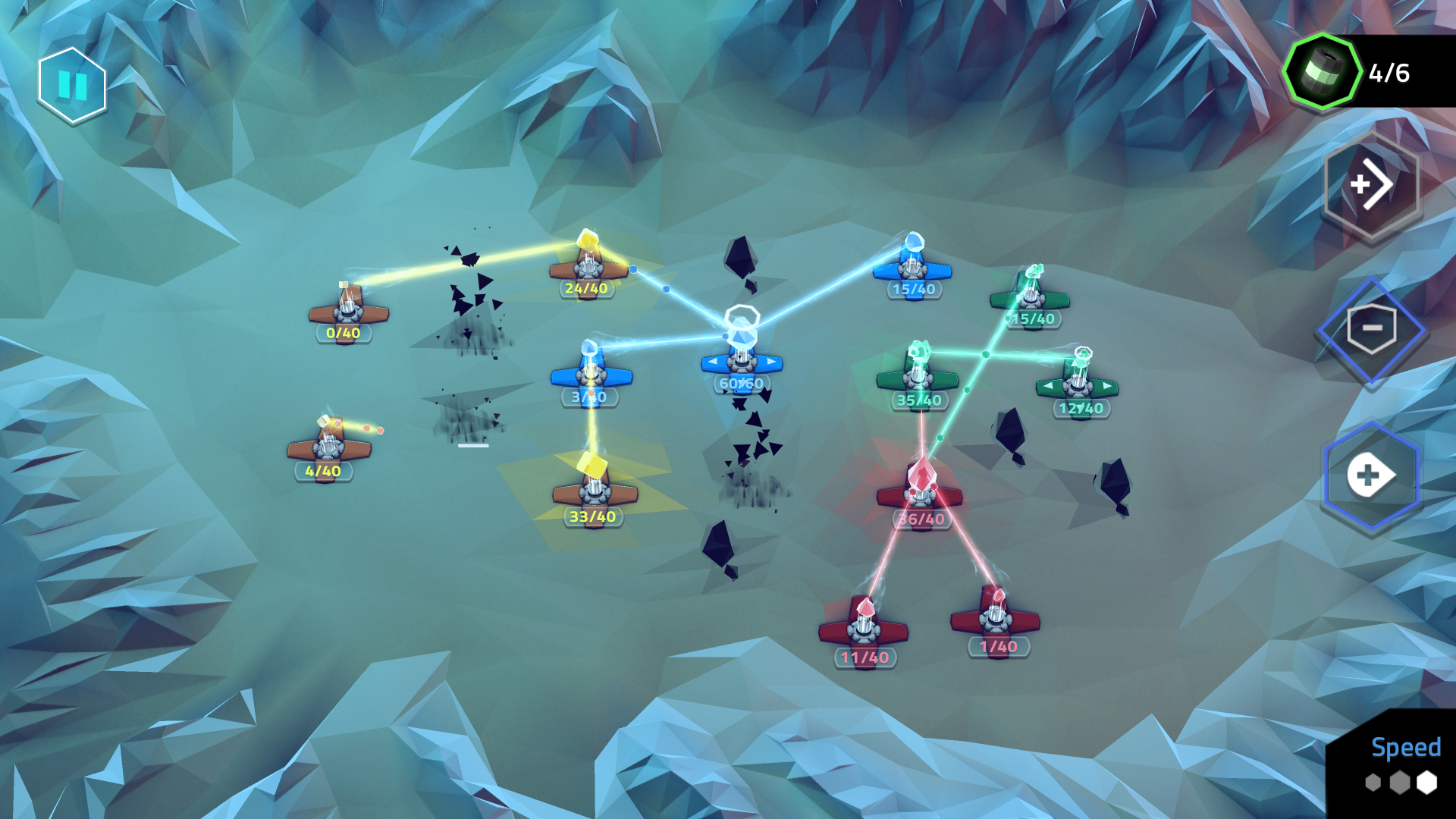Pick the green 35/40 tower
This screenshot has height=819, width=1456.
click(918, 375)
